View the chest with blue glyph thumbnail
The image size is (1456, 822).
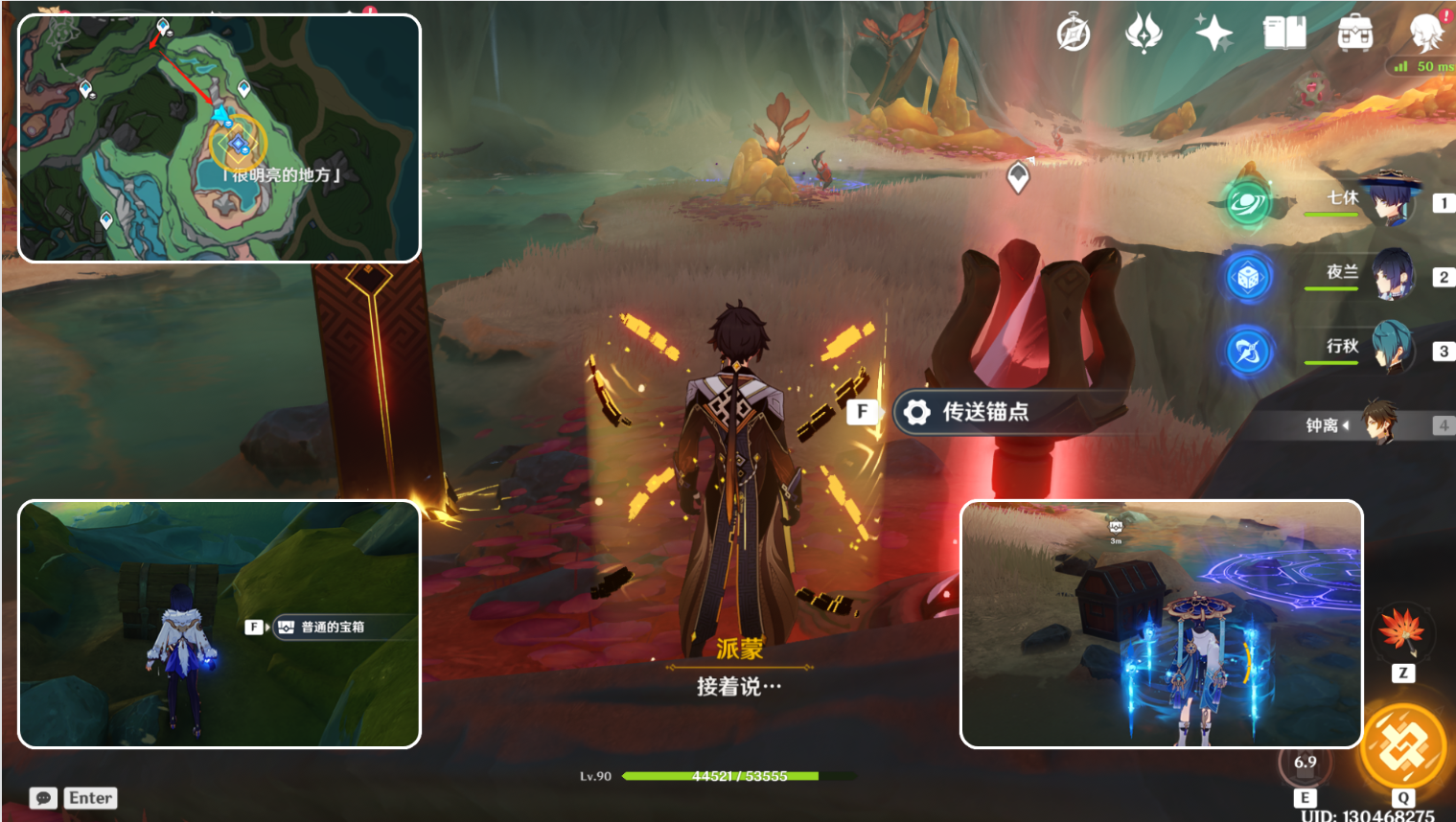[x=1161, y=624]
